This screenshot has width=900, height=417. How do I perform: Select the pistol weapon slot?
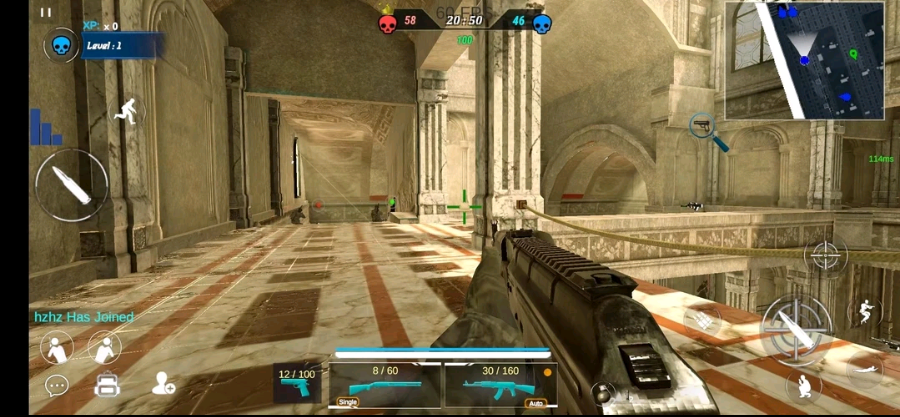(x=298, y=384)
